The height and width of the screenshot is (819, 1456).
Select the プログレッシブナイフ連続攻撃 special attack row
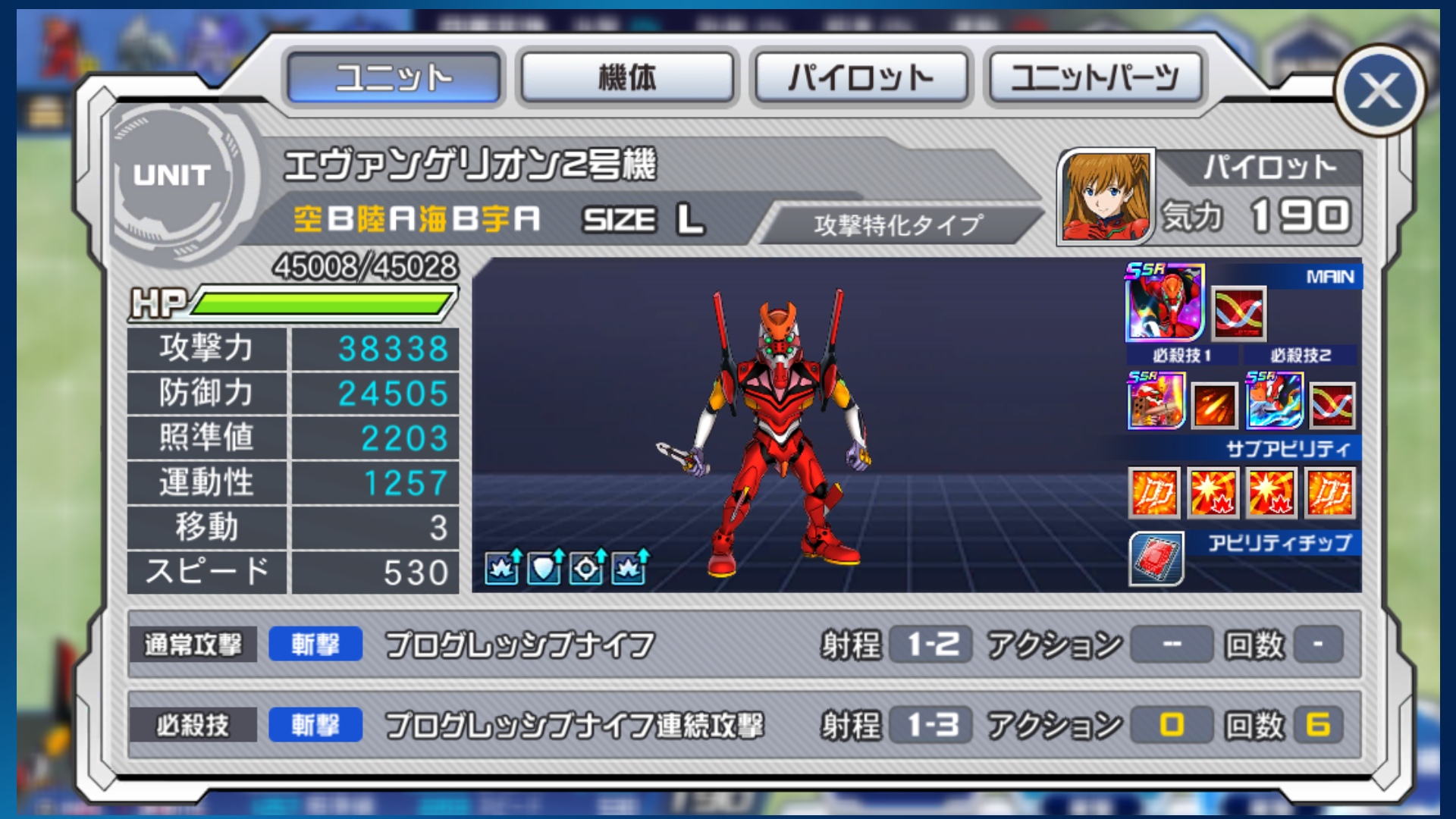[745, 725]
